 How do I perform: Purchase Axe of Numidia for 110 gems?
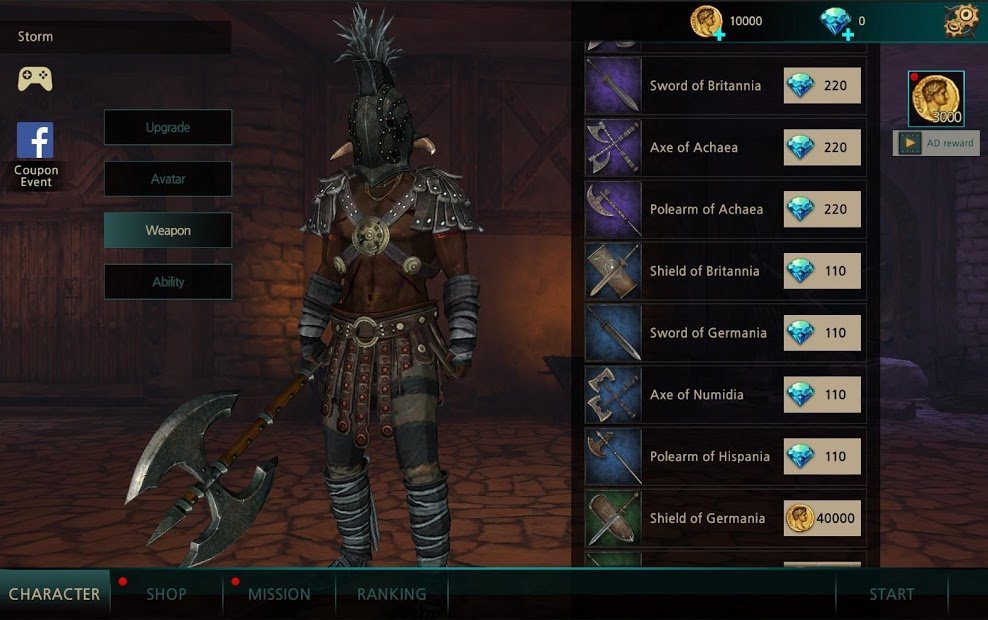point(822,395)
